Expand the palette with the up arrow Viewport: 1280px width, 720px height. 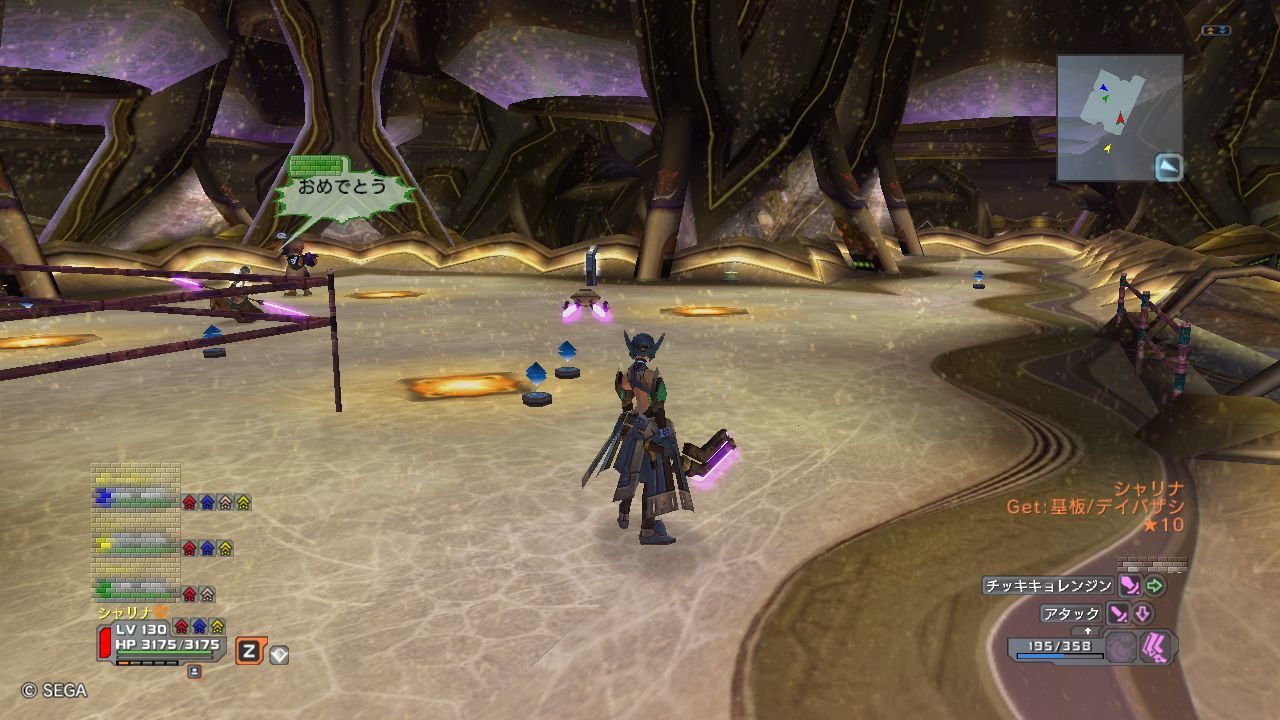click(x=1088, y=631)
